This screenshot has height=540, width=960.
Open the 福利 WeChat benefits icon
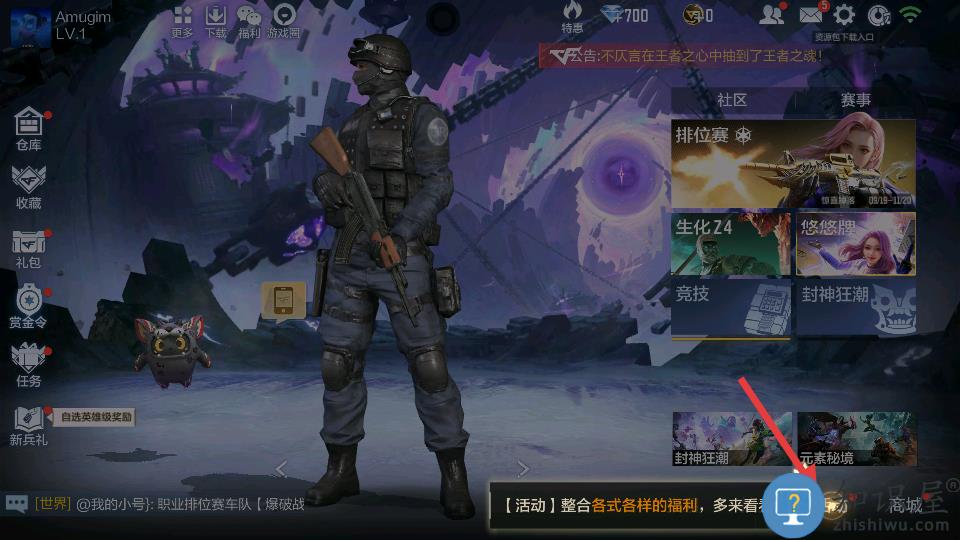249,20
